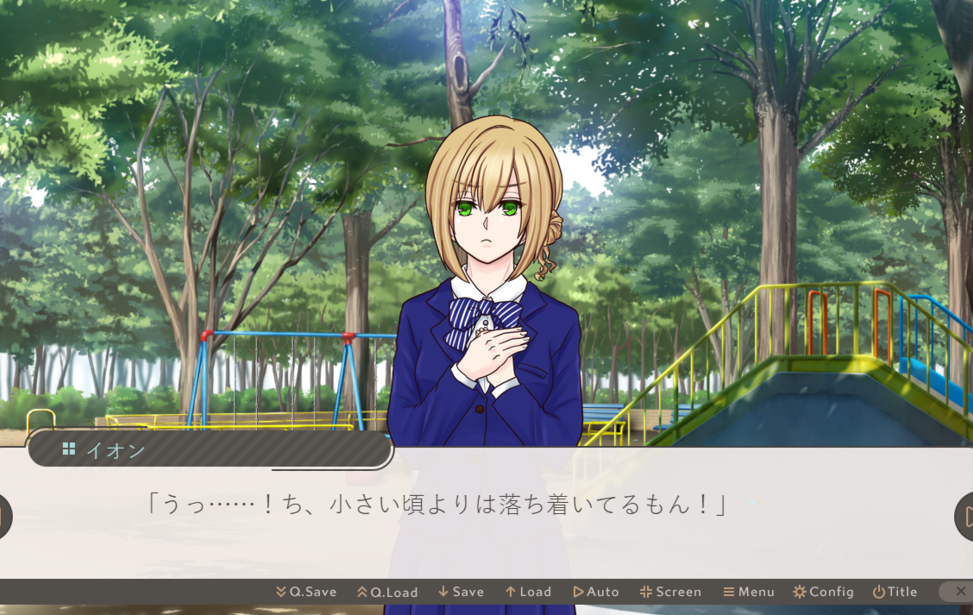Hide the message window with the X

[x=960, y=592]
